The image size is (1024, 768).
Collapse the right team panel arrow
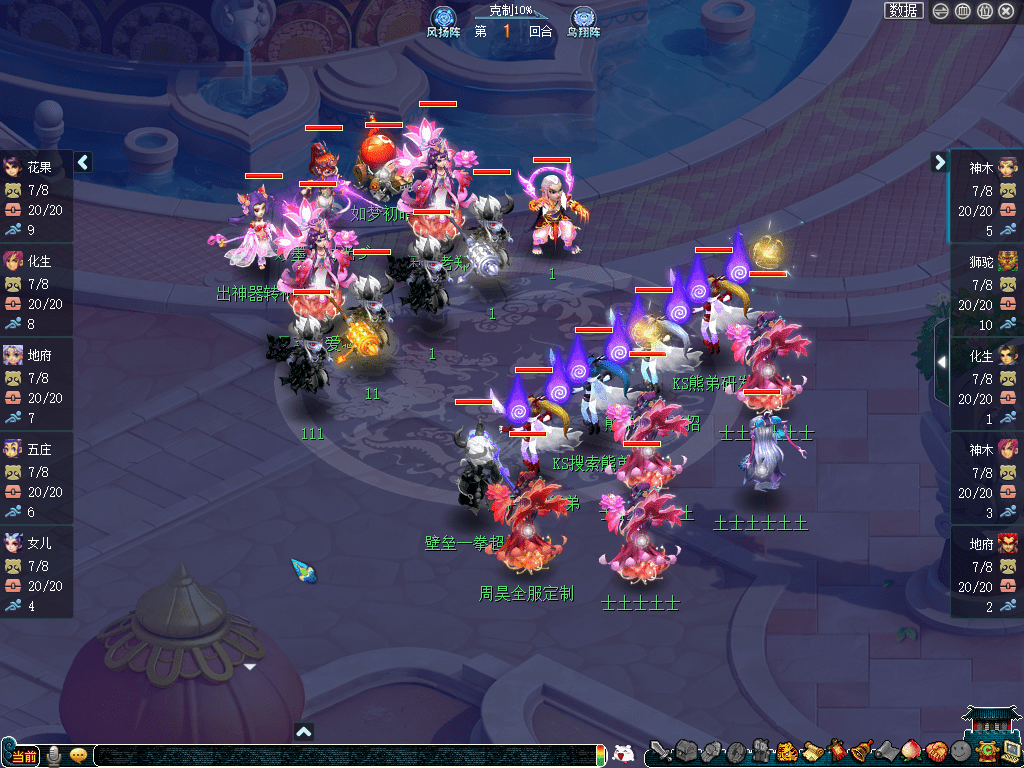coord(939,162)
